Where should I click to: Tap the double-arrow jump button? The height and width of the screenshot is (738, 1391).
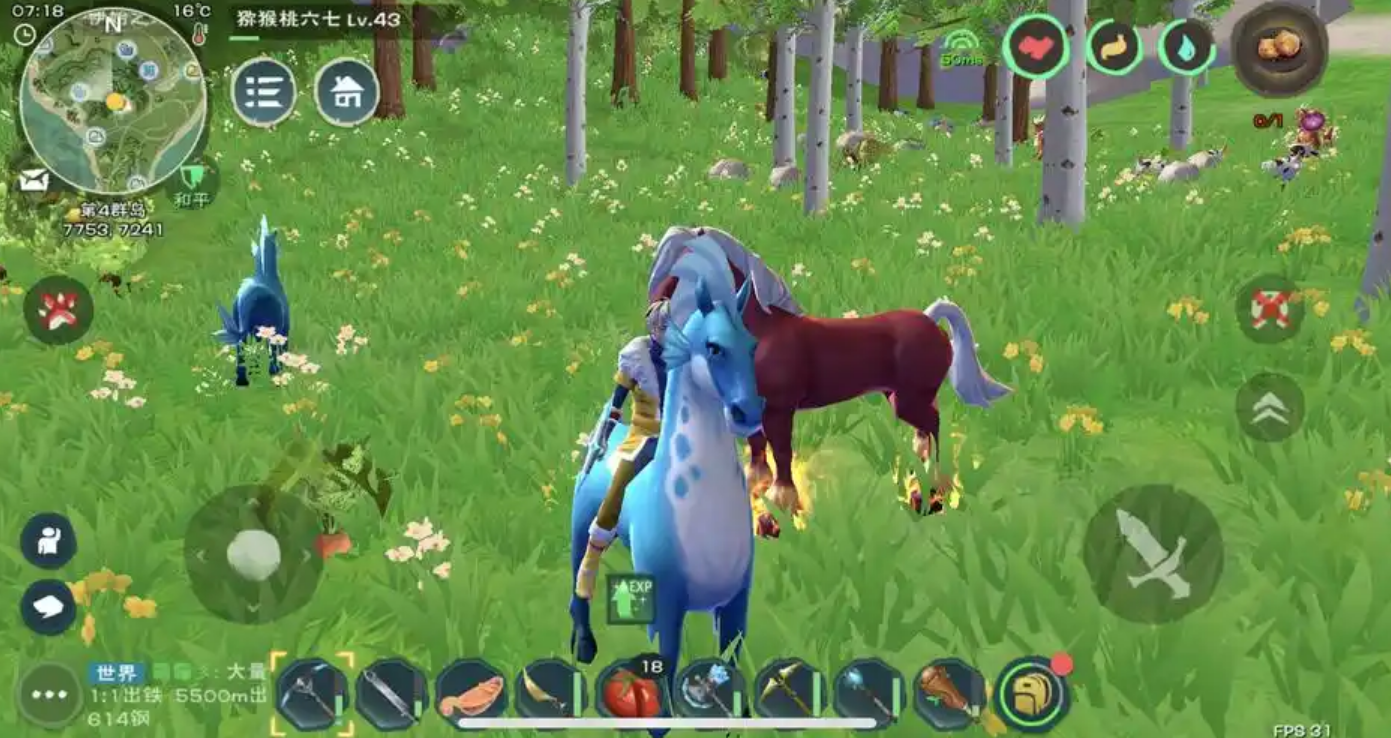(1270, 407)
